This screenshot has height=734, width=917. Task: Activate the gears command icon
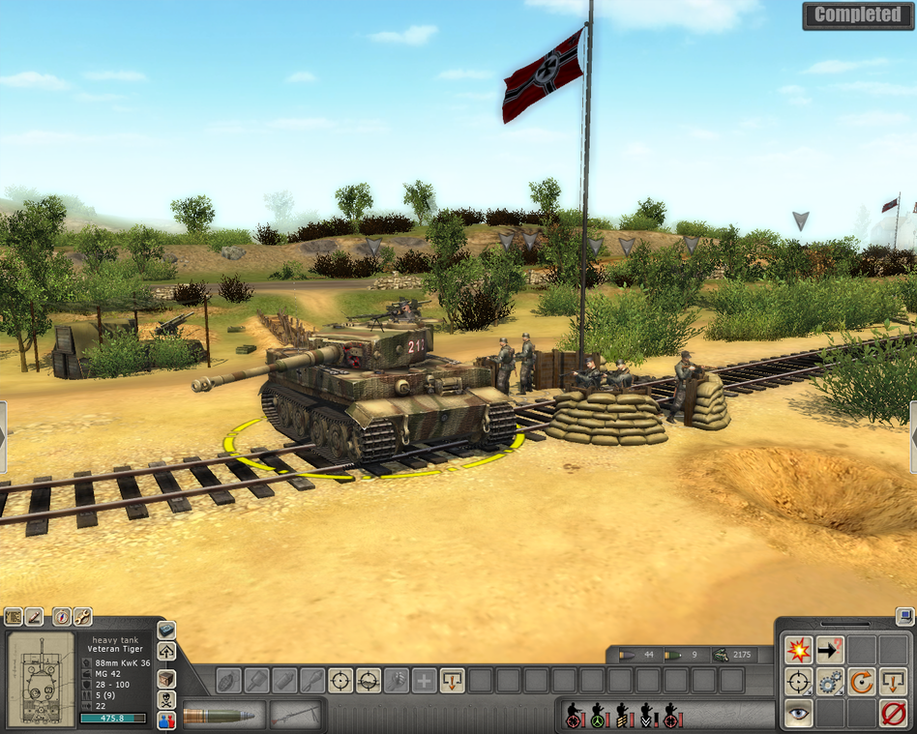pyautogui.click(x=830, y=683)
